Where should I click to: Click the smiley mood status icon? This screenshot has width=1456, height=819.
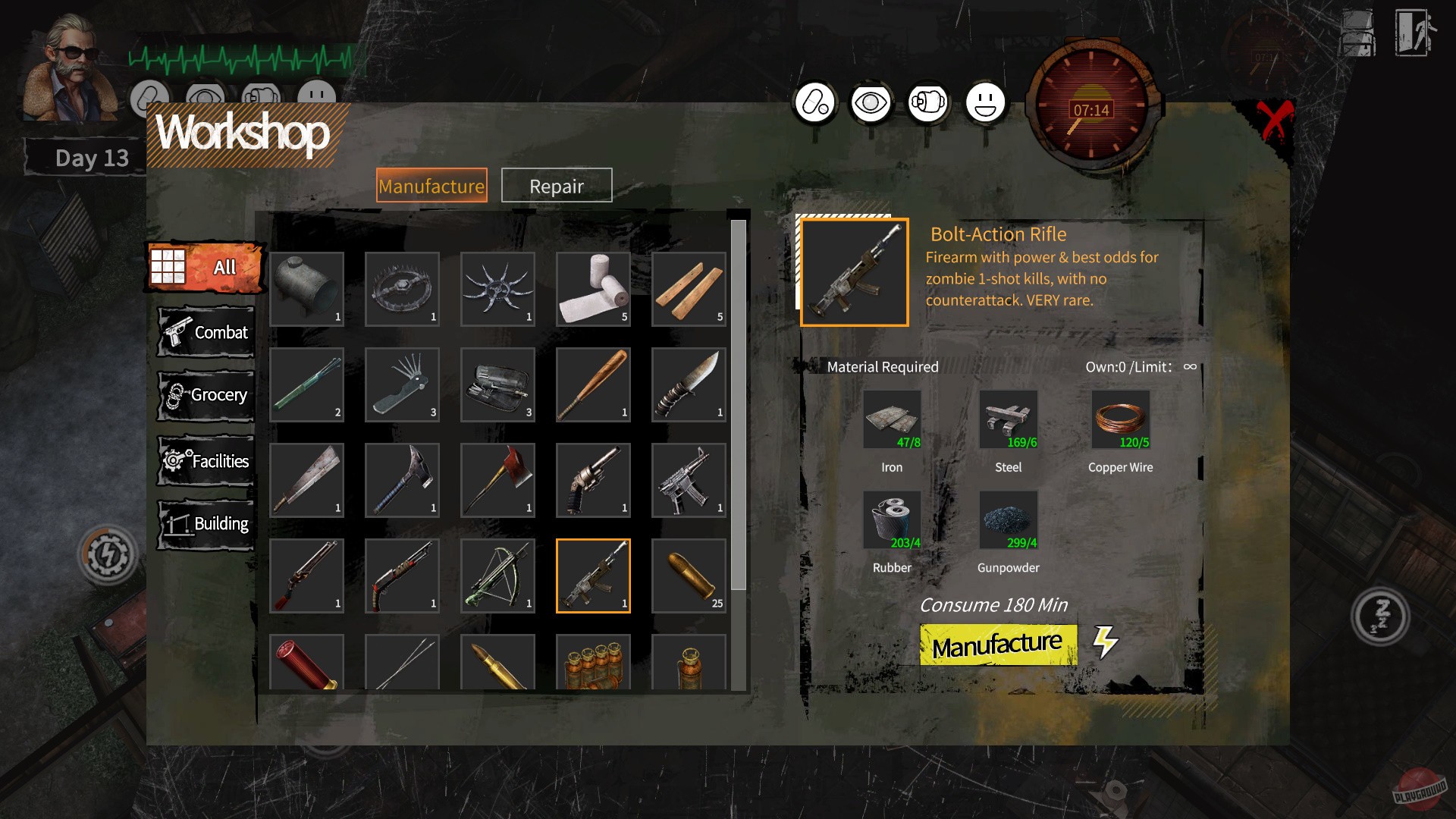[x=985, y=101]
